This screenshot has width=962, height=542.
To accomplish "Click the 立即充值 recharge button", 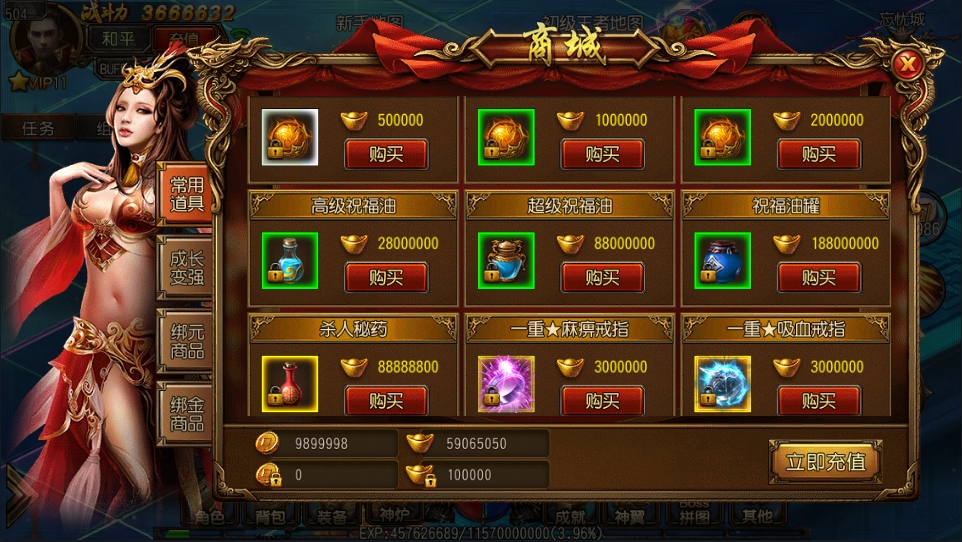I will (x=825, y=461).
